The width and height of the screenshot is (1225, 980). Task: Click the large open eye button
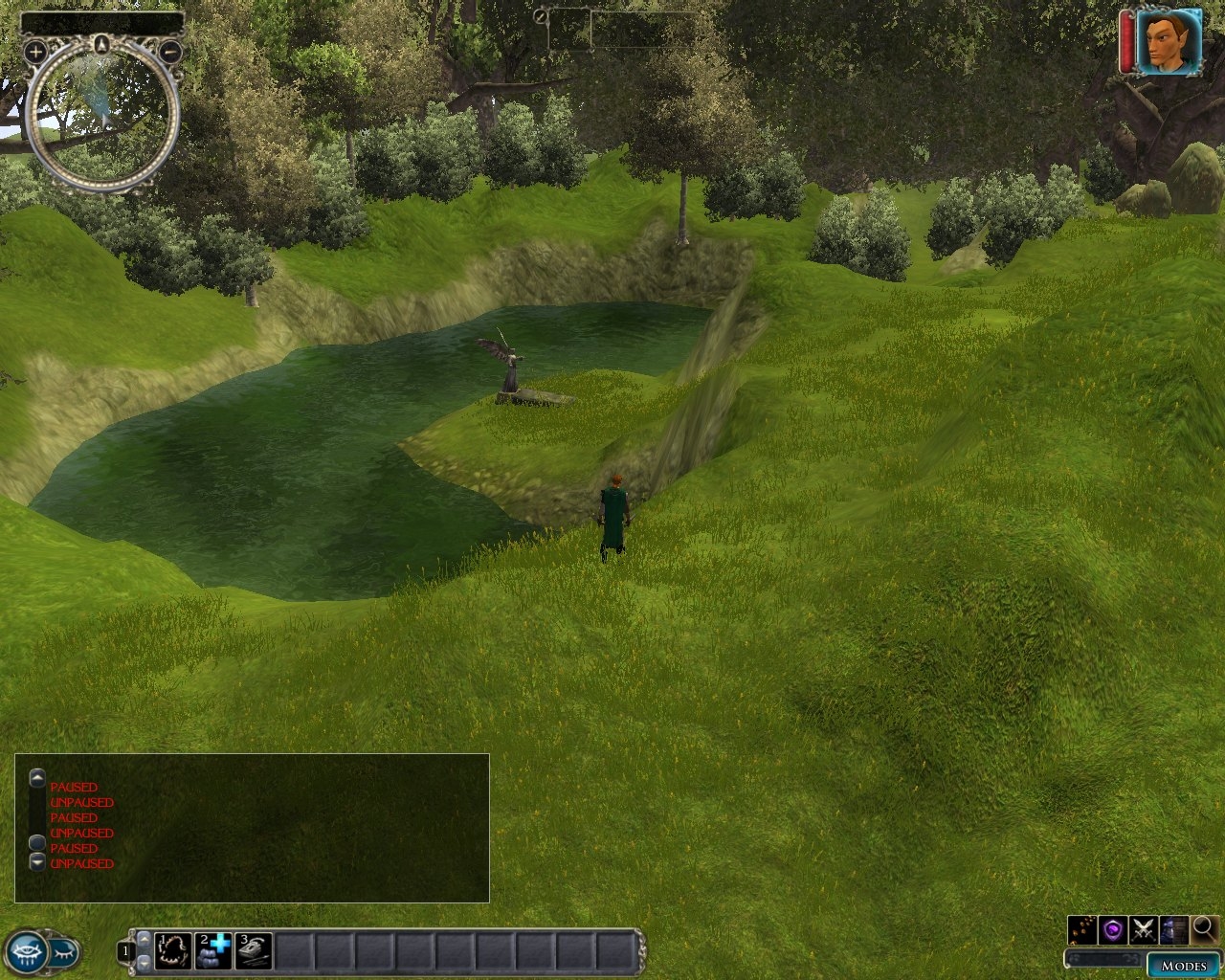(26, 951)
